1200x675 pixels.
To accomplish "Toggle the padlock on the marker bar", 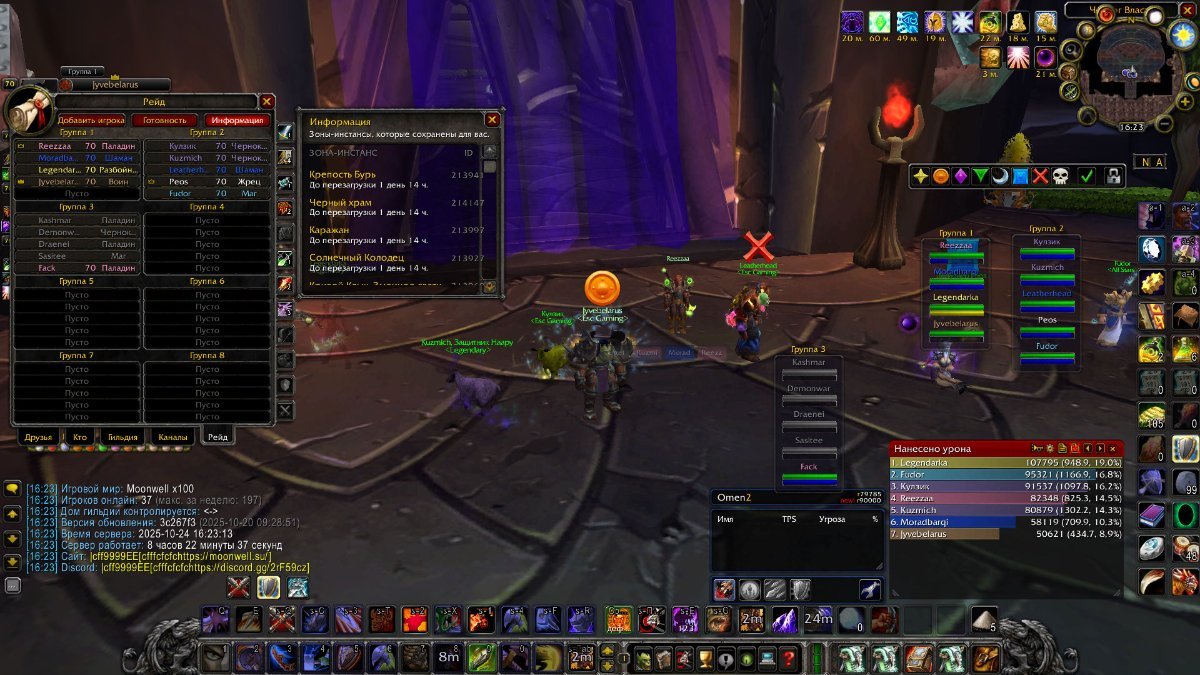I will (1112, 176).
